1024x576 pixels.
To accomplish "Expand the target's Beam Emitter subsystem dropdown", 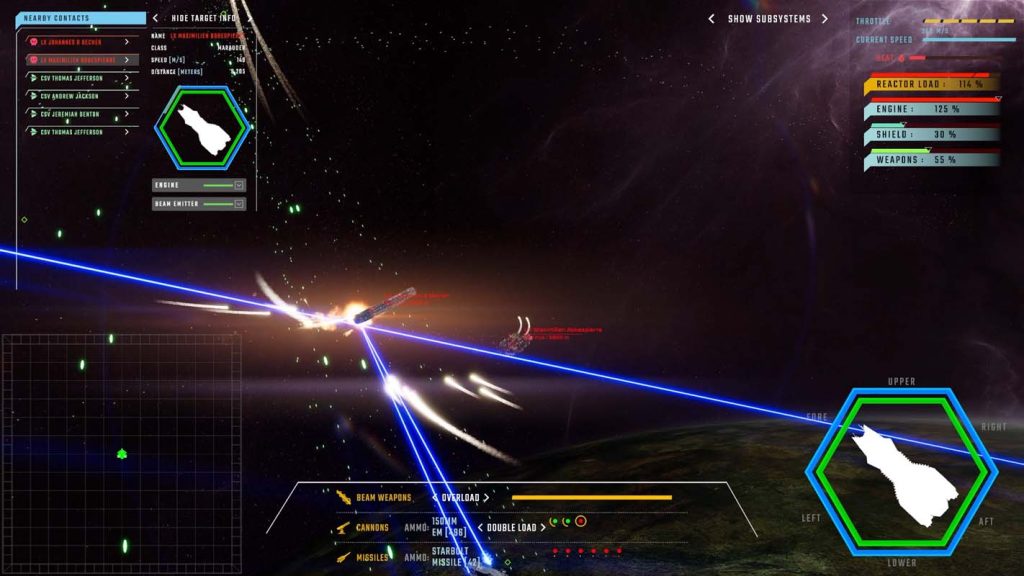I will click(239, 204).
